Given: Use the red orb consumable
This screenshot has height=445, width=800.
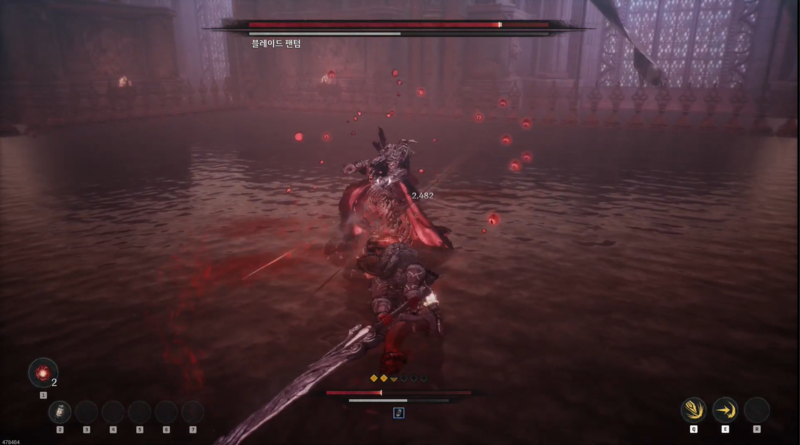Looking at the screenshot, I should [x=42, y=373].
